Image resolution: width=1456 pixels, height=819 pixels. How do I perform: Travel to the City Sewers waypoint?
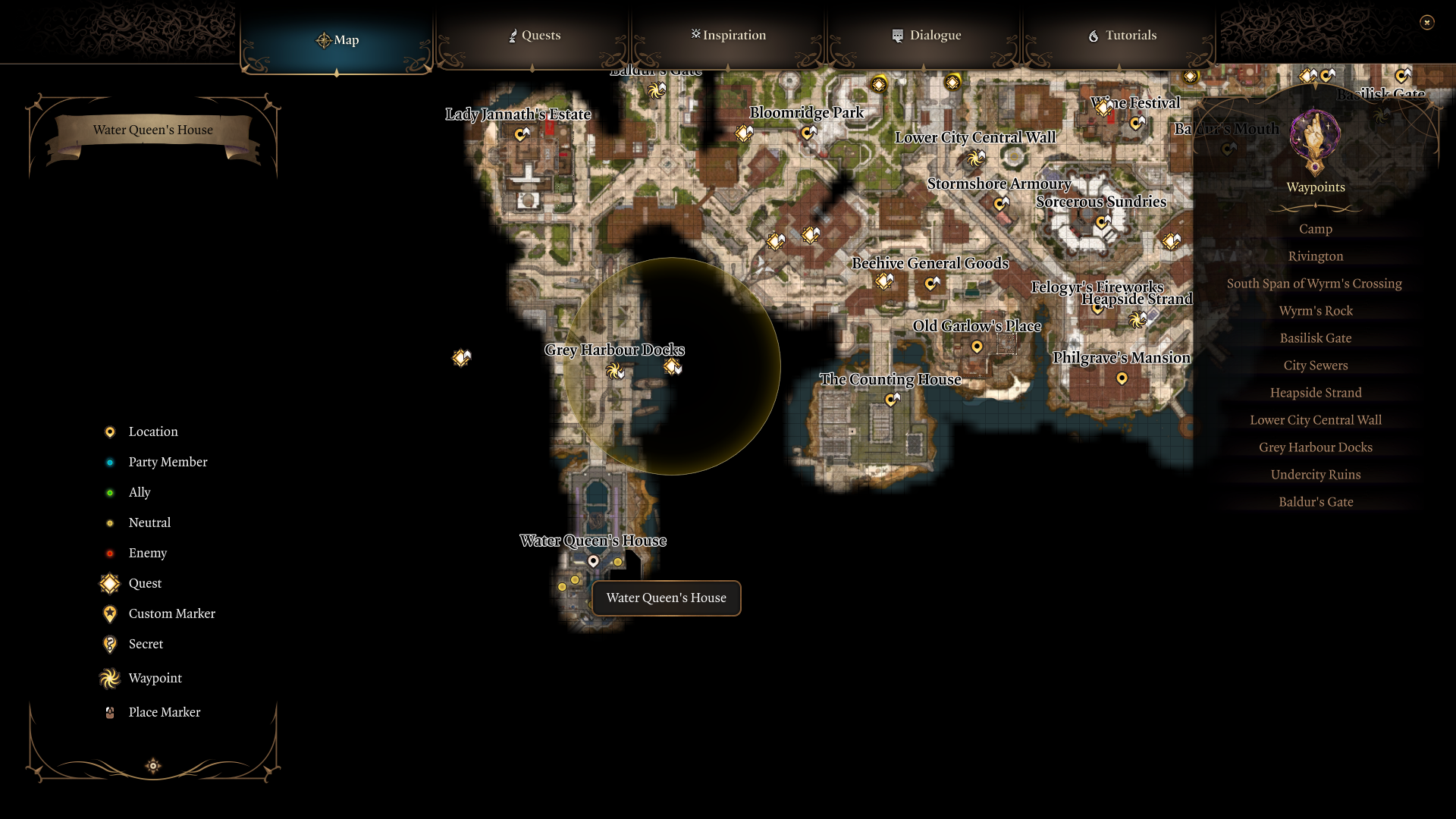pos(1315,365)
